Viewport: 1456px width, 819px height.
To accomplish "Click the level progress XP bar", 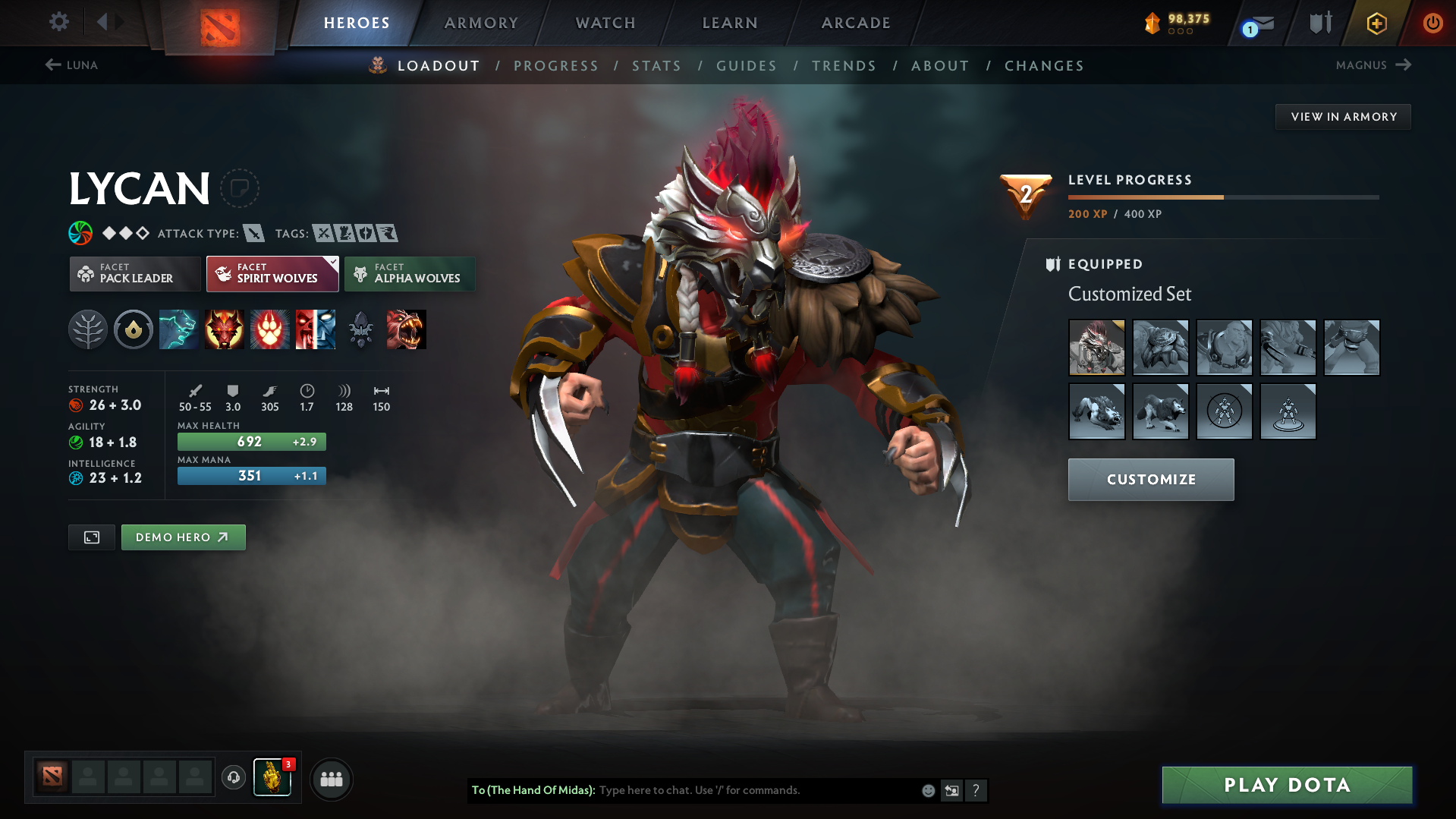I will coord(1222,197).
